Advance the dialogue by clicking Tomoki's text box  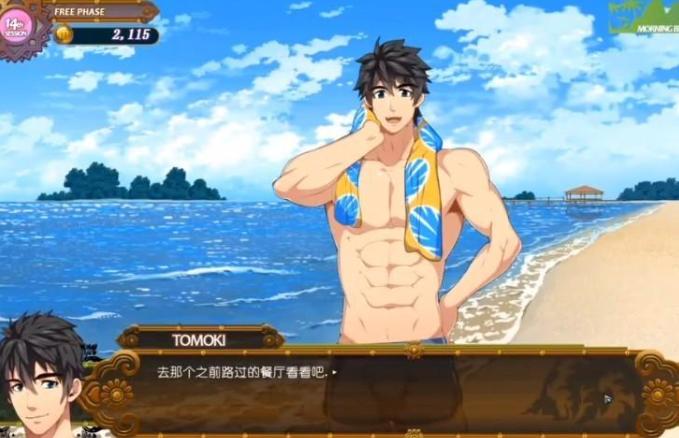point(380,392)
